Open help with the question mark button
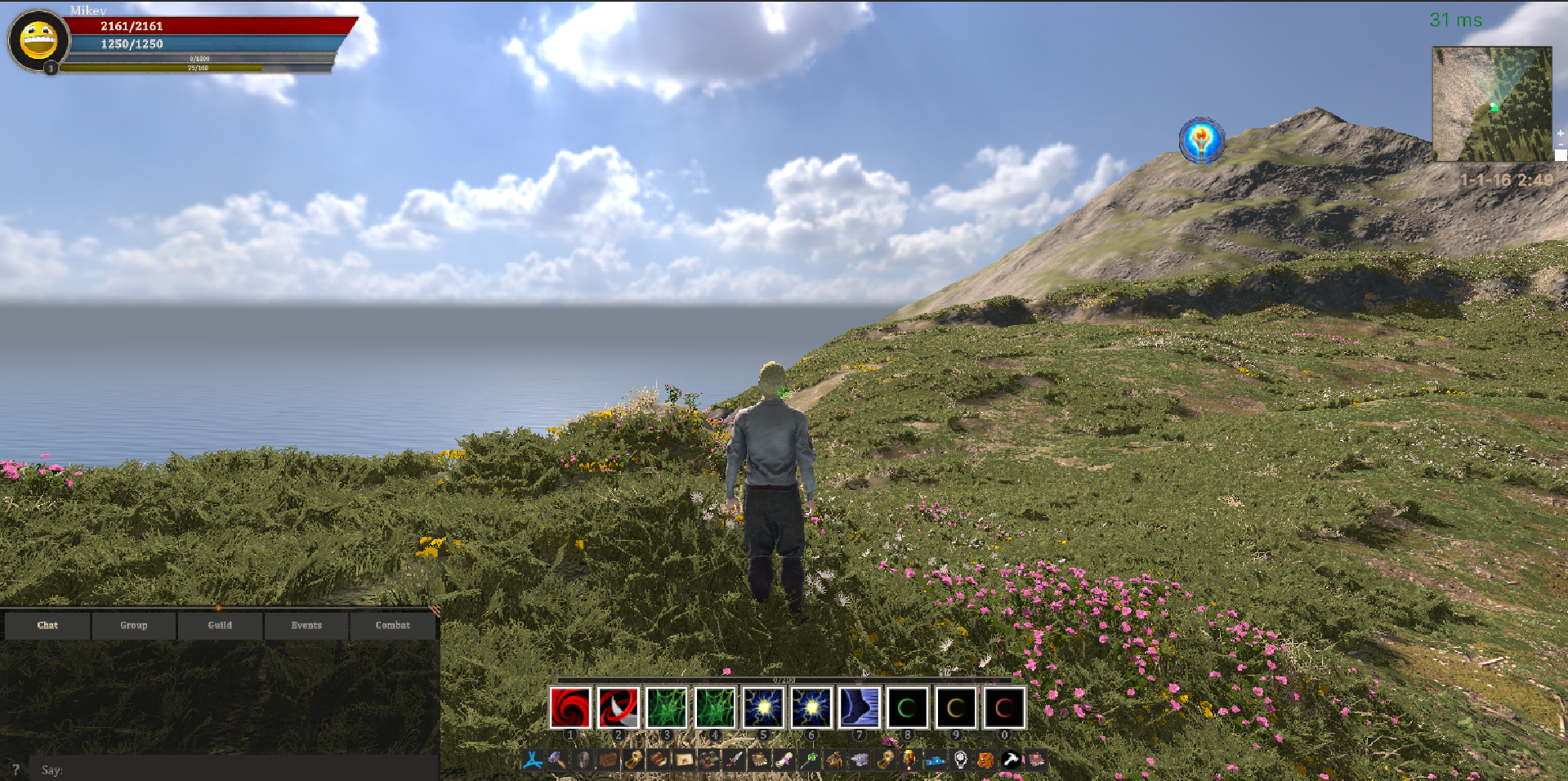Viewport: 1568px width, 781px height. pyautogui.click(x=16, y=770)
